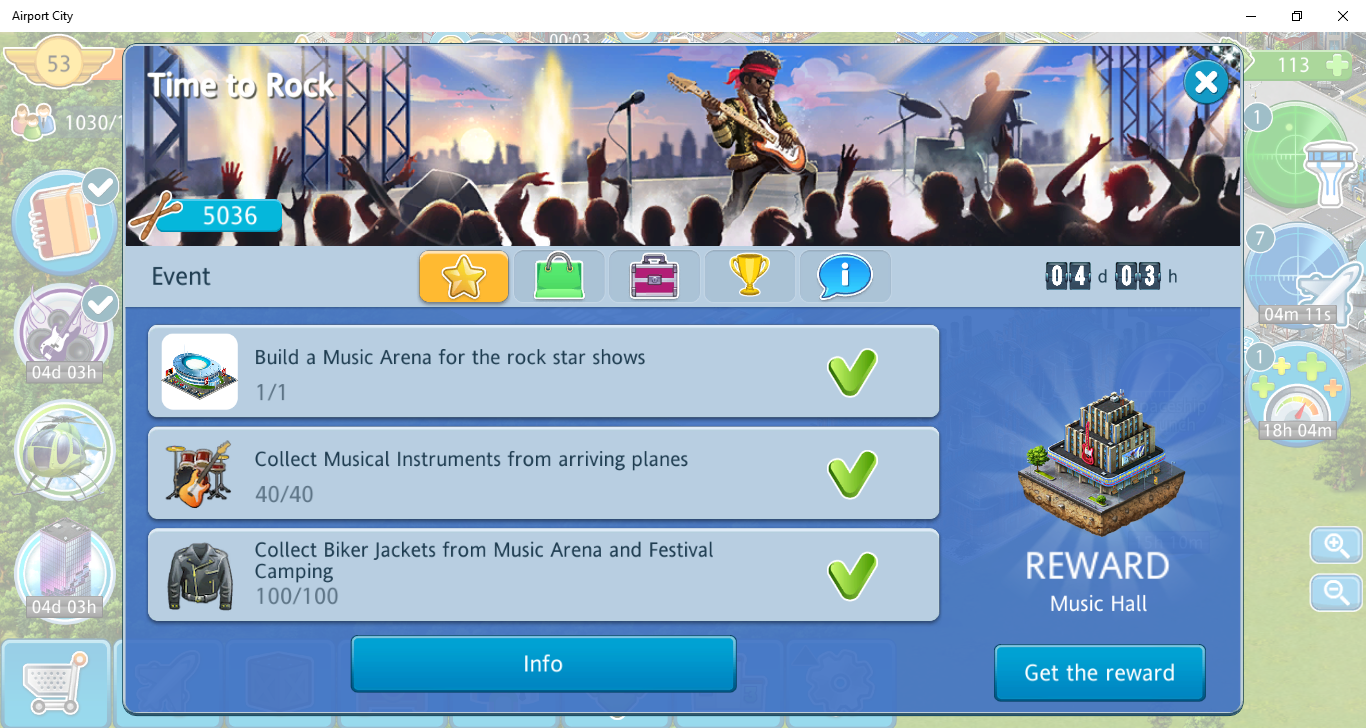Show the gold trophy rankings tab
This screenshot has width=1366, height=728.
(x=750, y=277)
